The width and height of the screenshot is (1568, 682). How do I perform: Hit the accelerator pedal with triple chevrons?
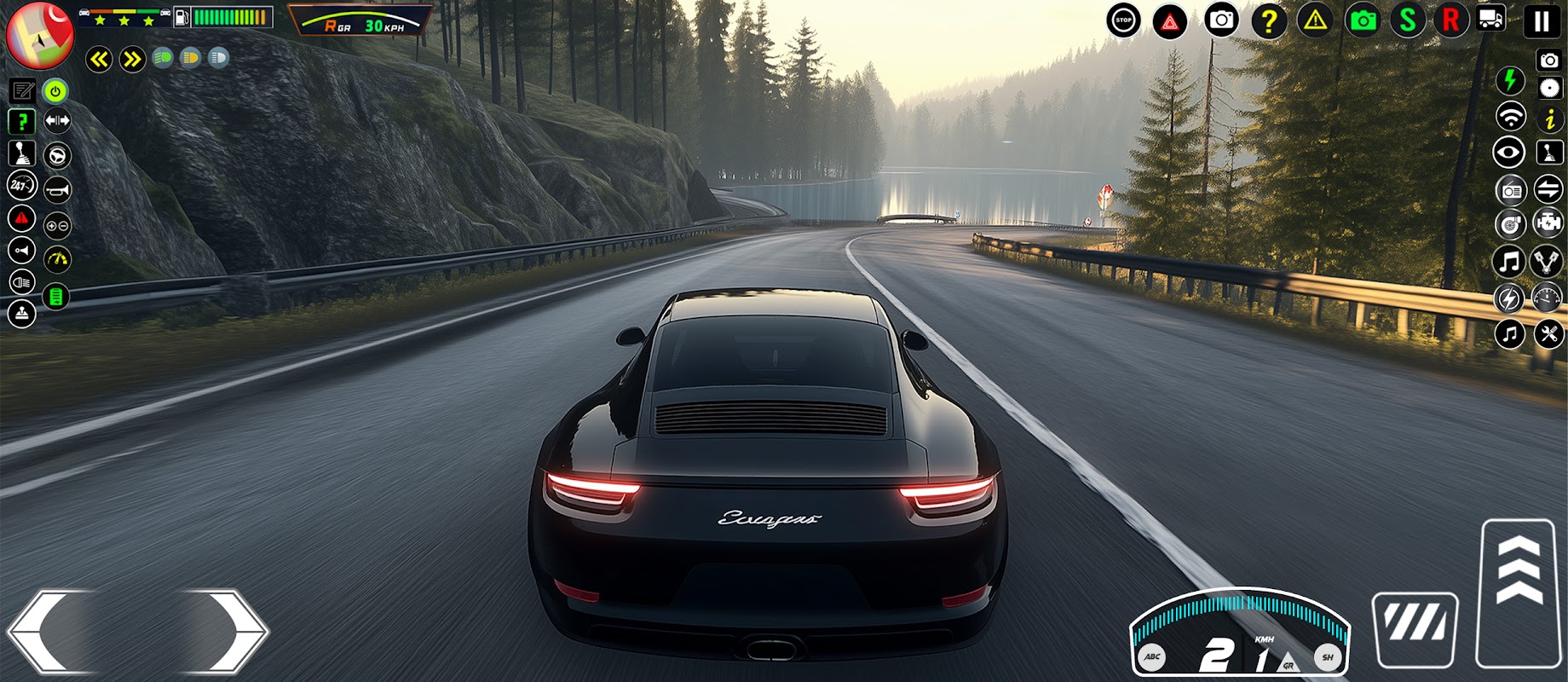1519,592
